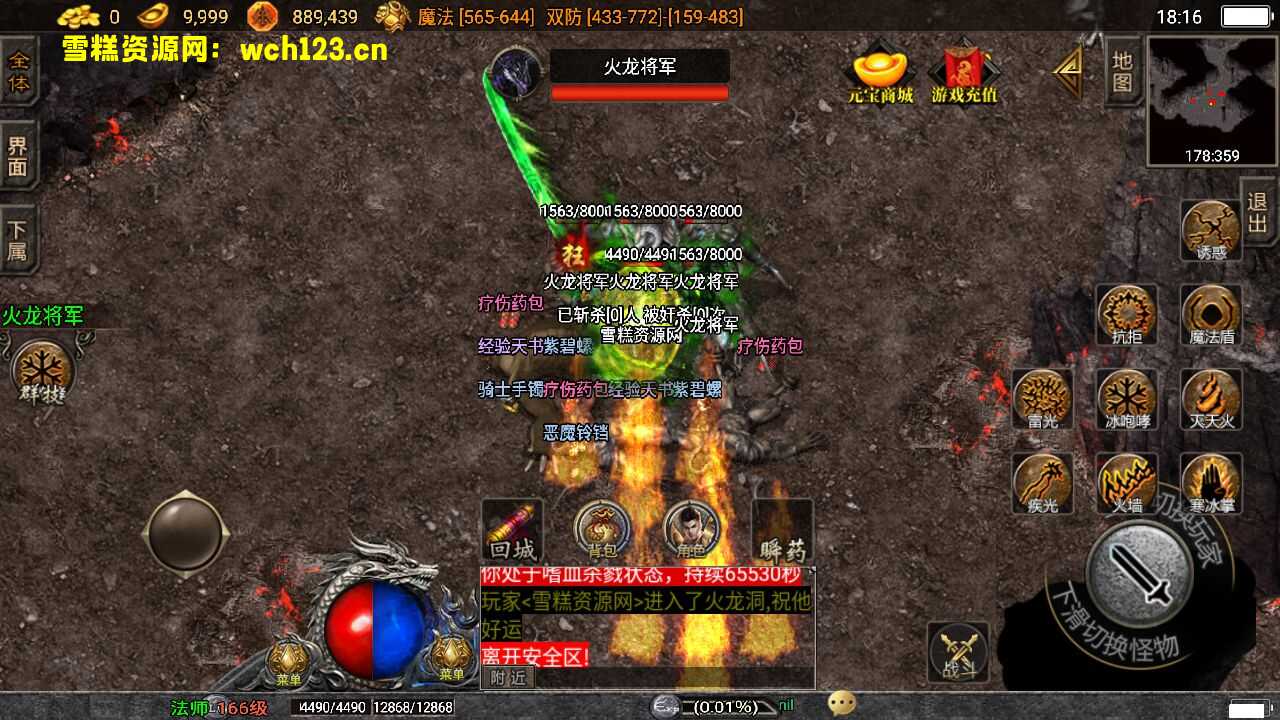Viewport: 1280px width, 720px height.
Task: Toggle the 魔法盾 magic shield skill
Action: coord(1211,314)
